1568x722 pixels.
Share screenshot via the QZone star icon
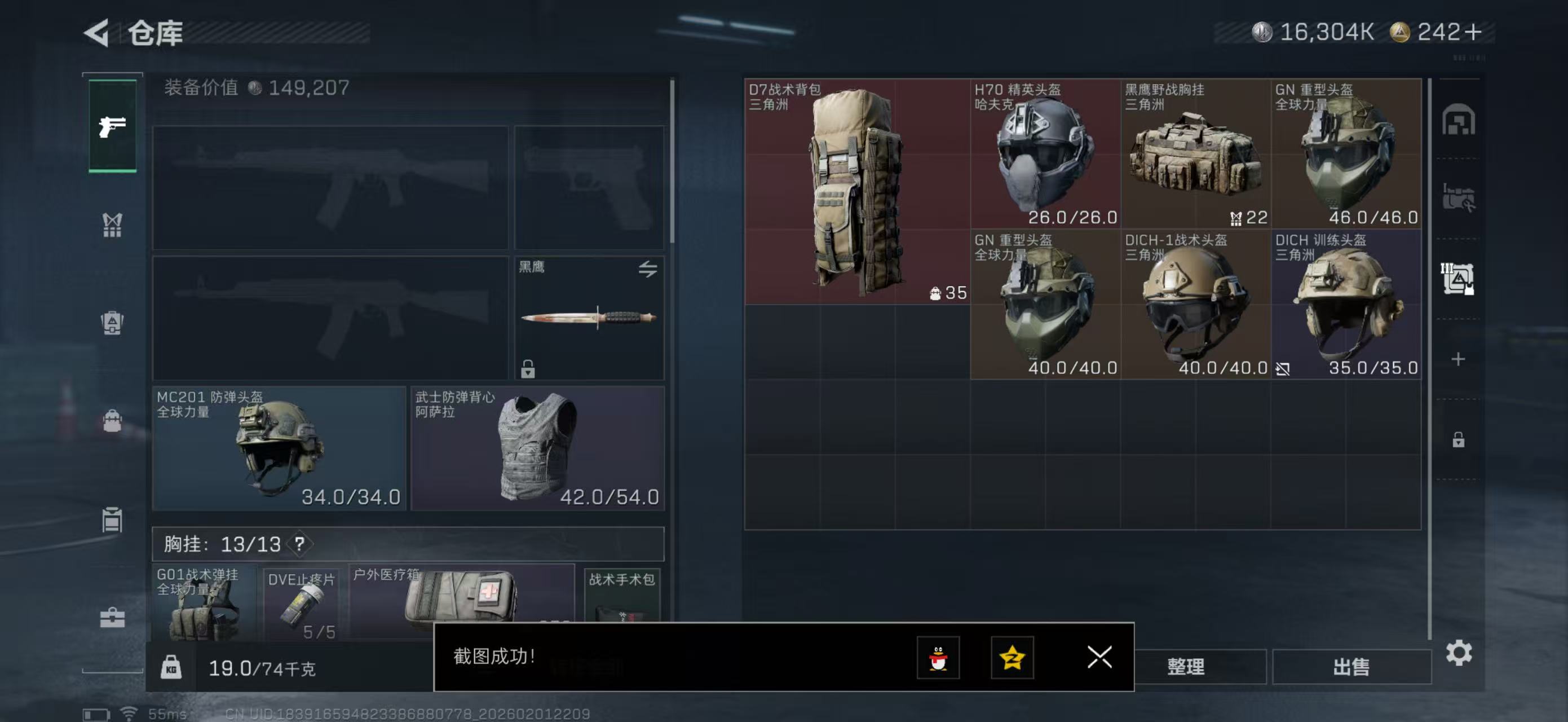point(1013,658)
